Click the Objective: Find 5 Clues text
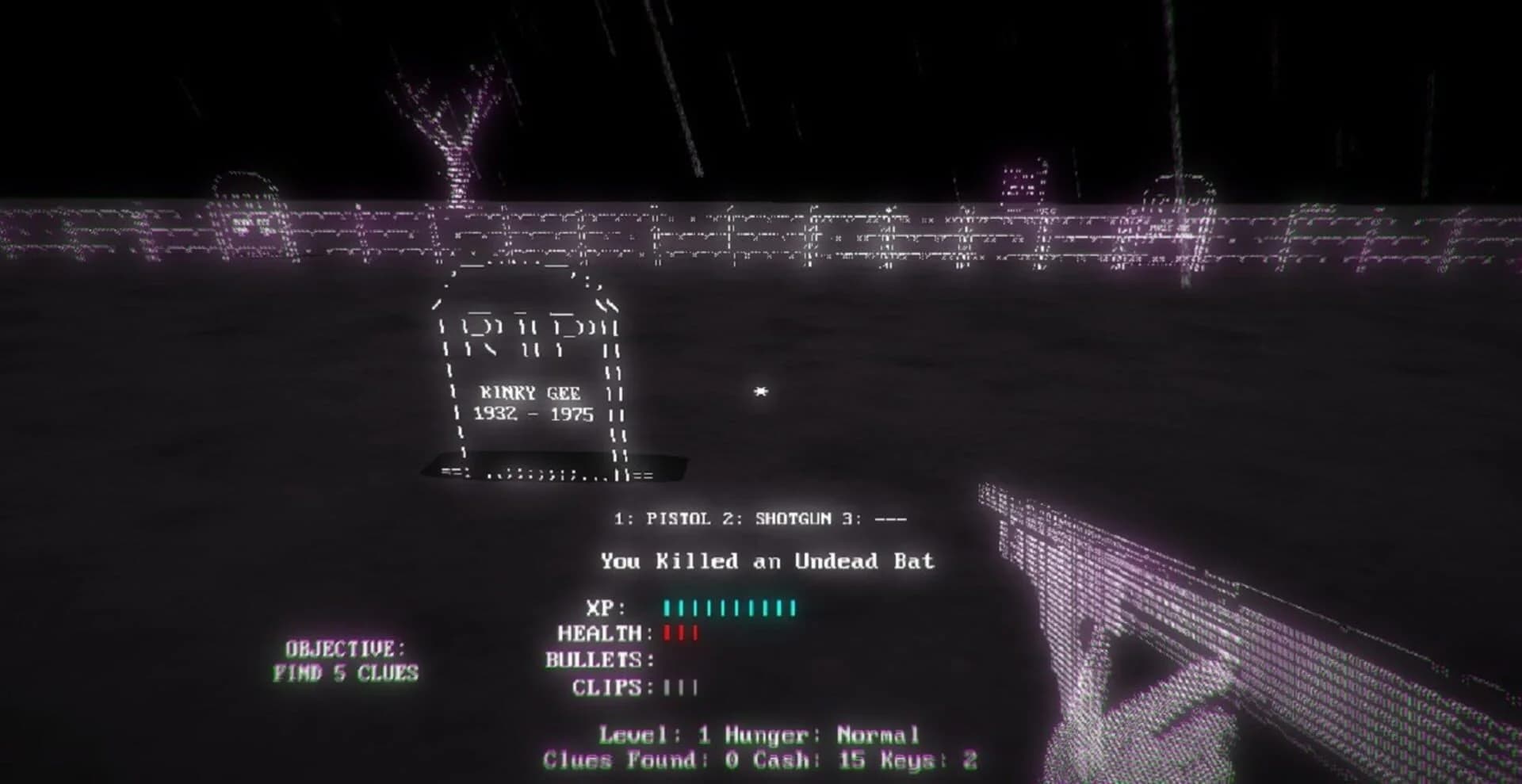Screen dimensions: 1522x784 (349, 661)
